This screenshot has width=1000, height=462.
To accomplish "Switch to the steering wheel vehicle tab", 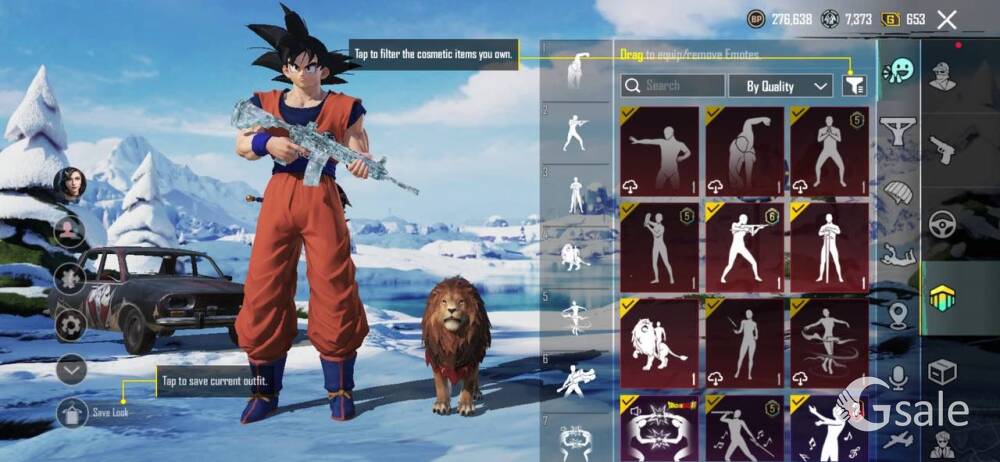I will (x=942, y=225).
